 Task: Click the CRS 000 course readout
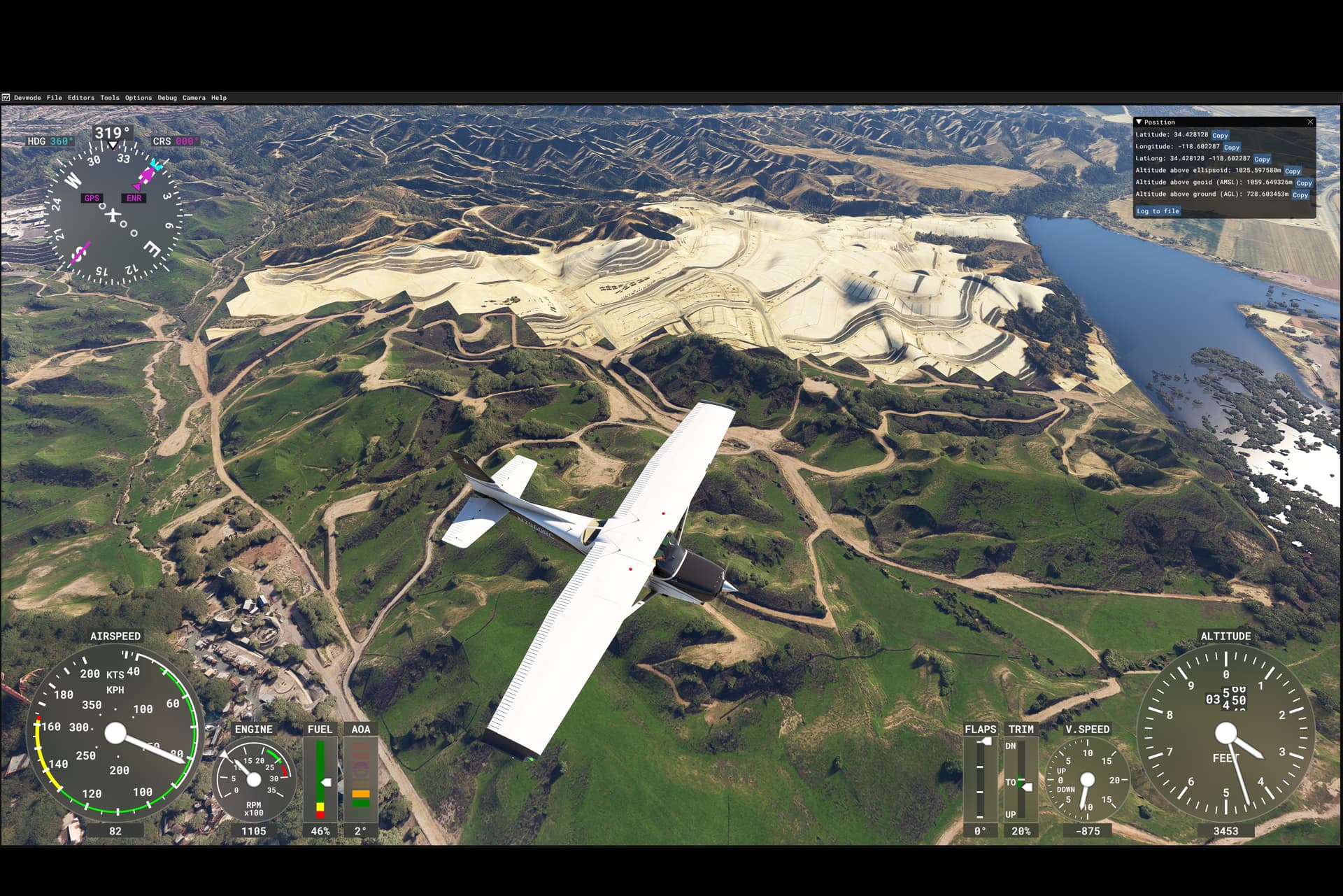176,141
